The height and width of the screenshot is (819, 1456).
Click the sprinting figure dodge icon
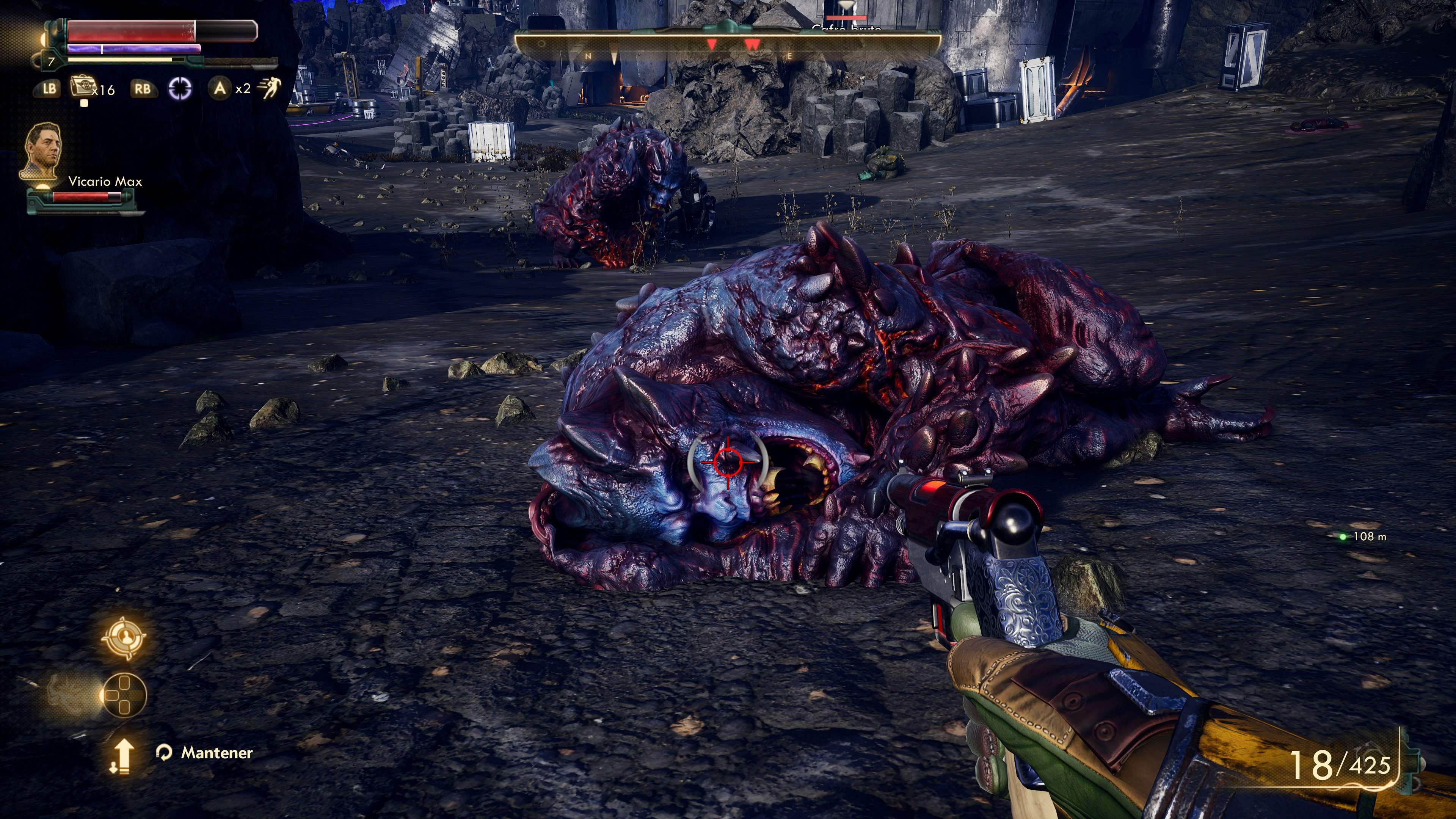[x=269, y=88]
